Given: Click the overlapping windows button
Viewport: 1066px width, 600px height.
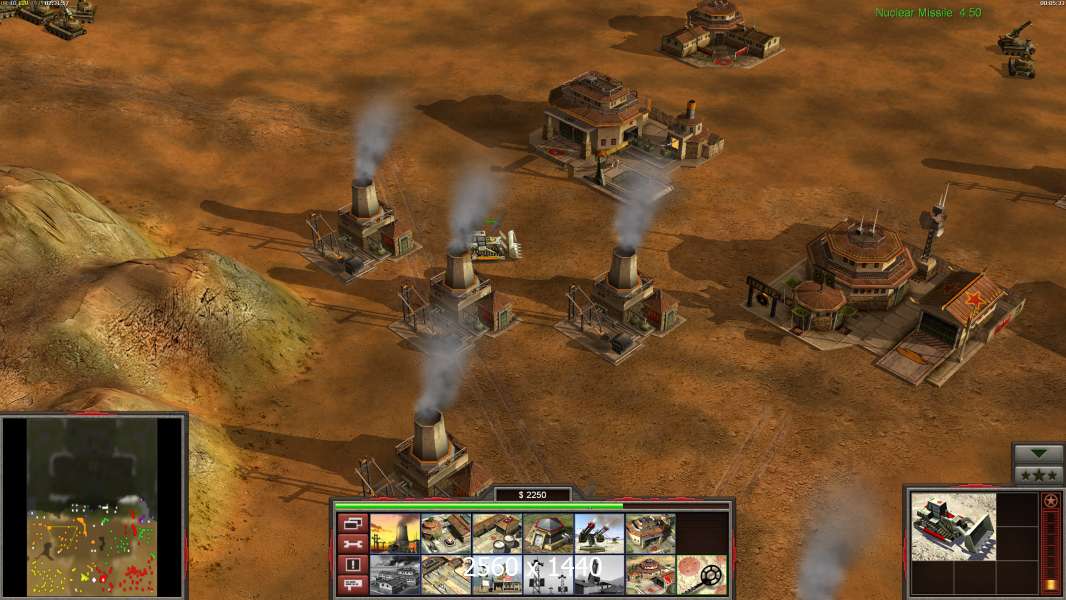Looking at the screenshot, I should pos(351,523).
